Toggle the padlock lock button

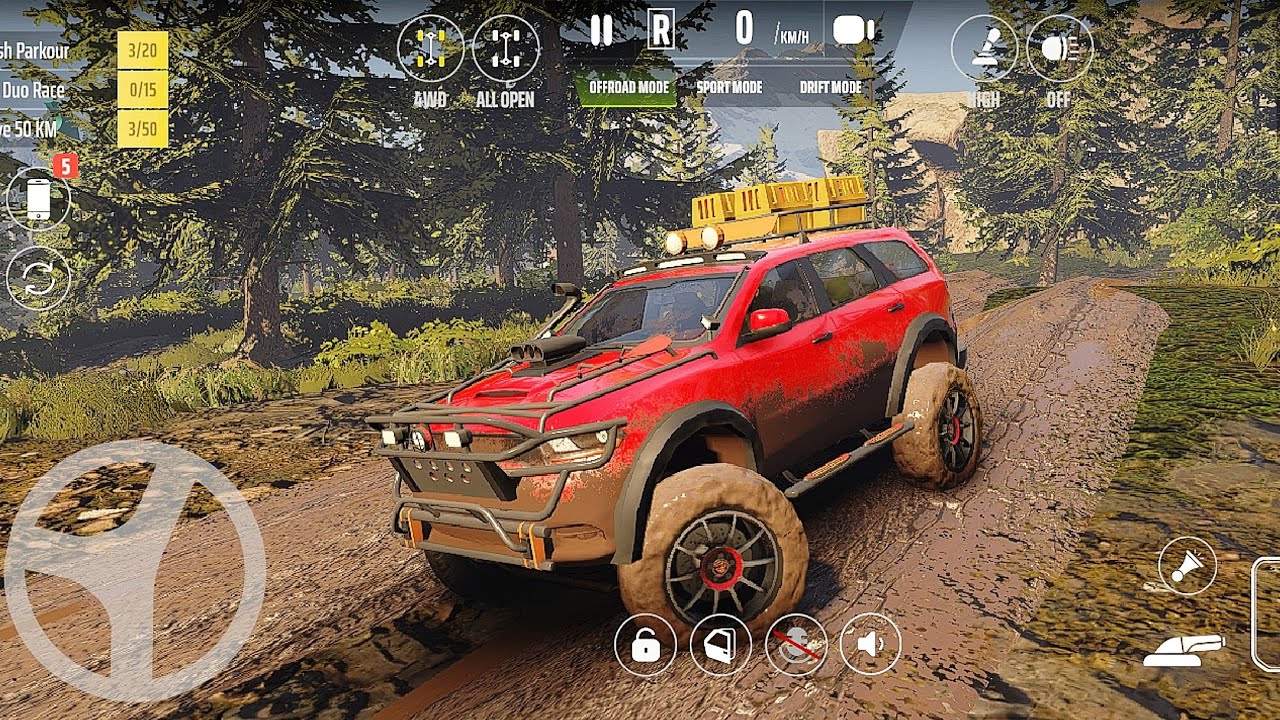point(645,645)
